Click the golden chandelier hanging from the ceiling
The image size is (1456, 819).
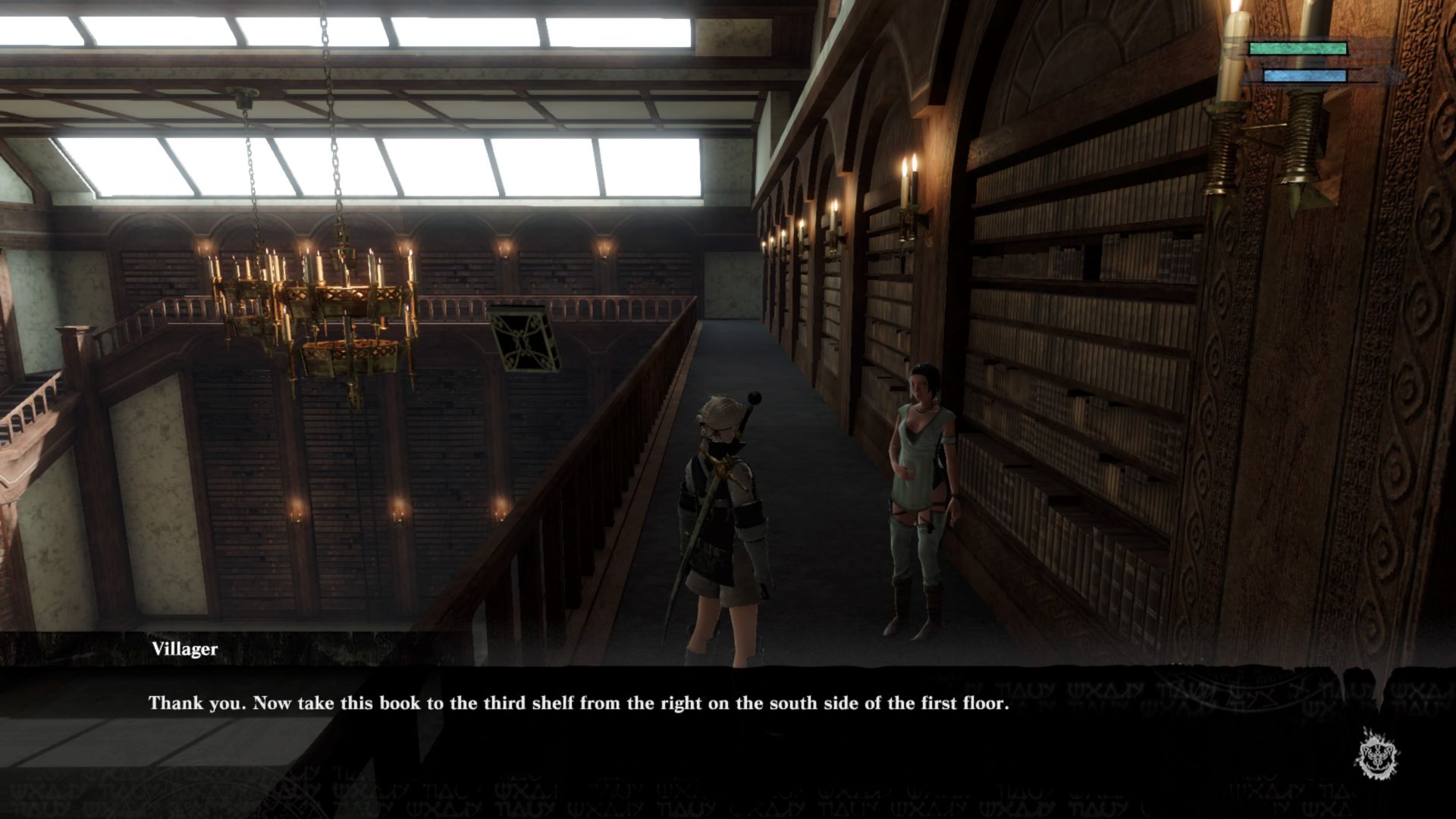[326, 303]
